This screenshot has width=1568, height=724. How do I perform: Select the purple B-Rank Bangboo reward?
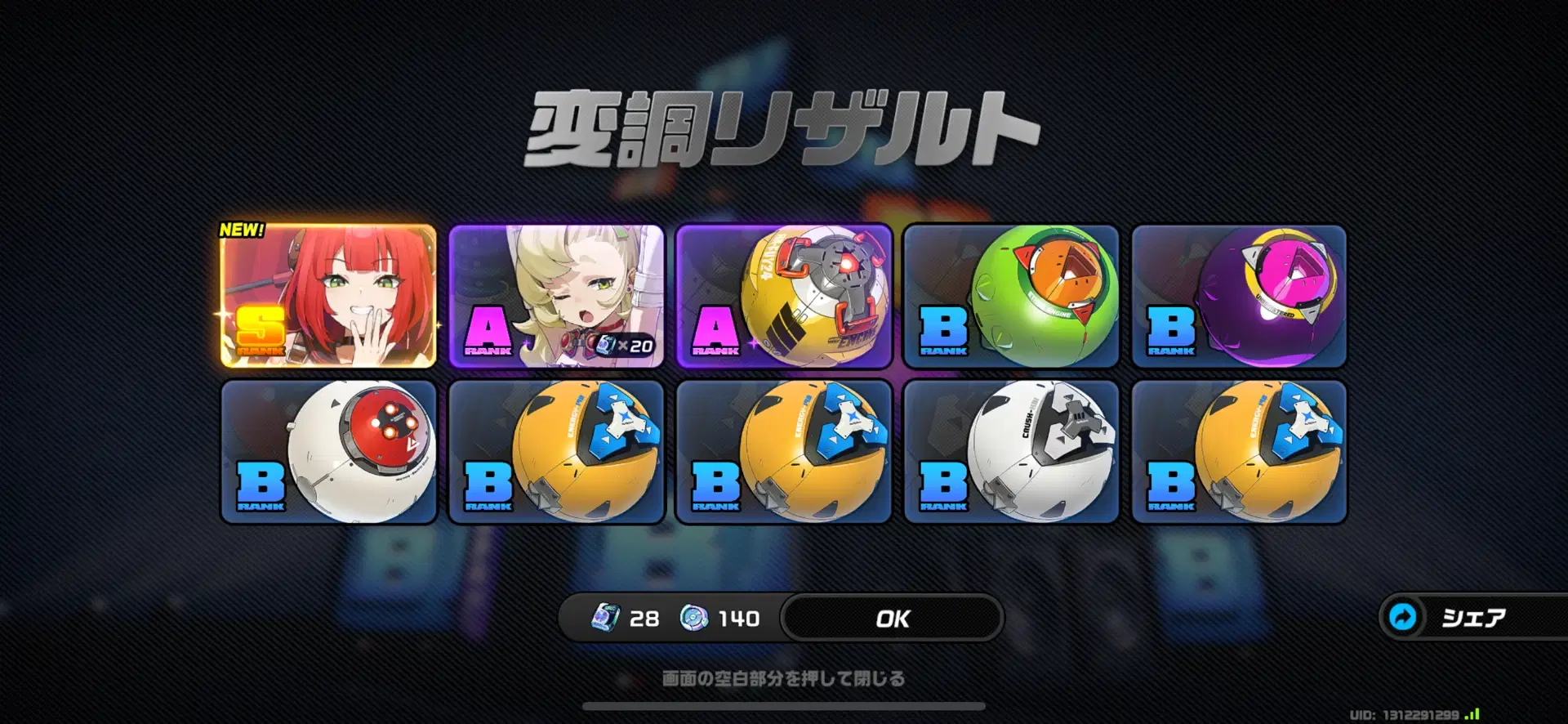(x=1237, y=297)
